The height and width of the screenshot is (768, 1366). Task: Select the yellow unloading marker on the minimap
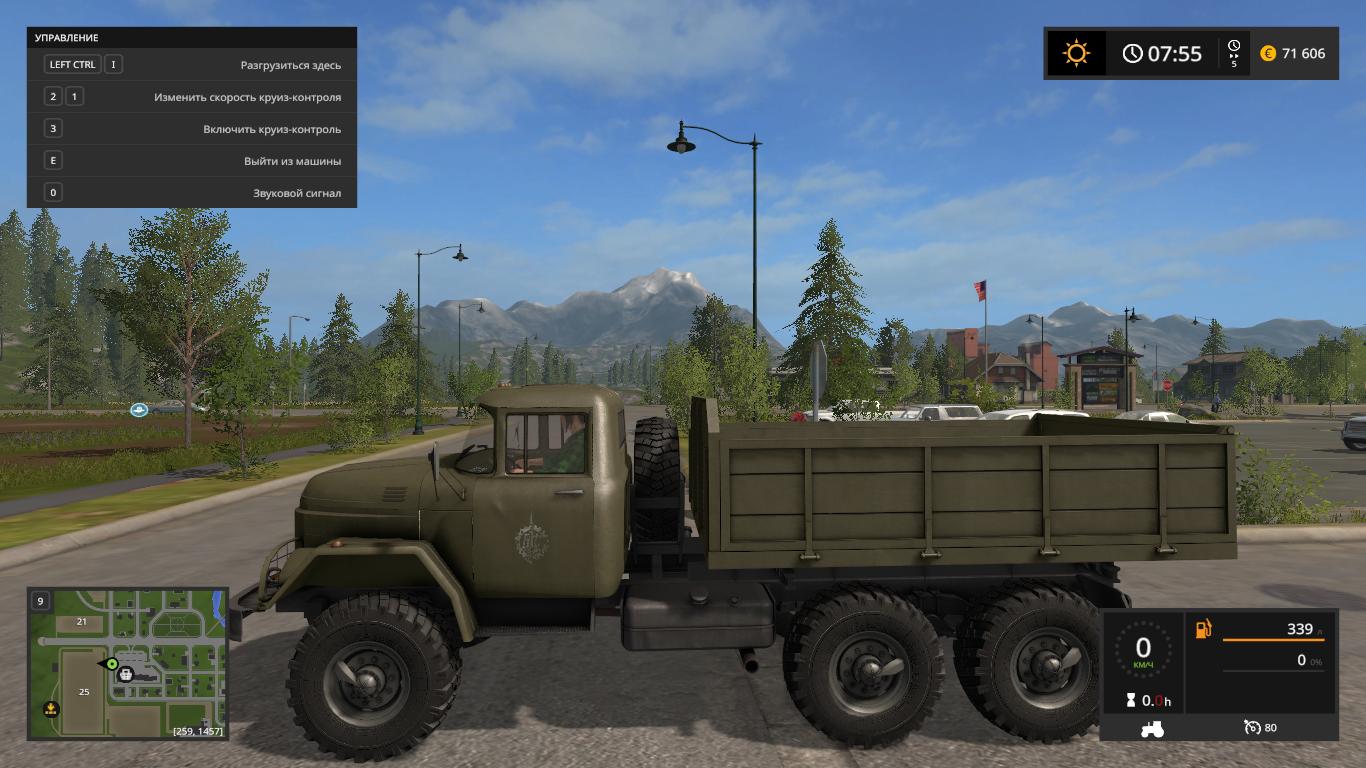tap(50, 709)
